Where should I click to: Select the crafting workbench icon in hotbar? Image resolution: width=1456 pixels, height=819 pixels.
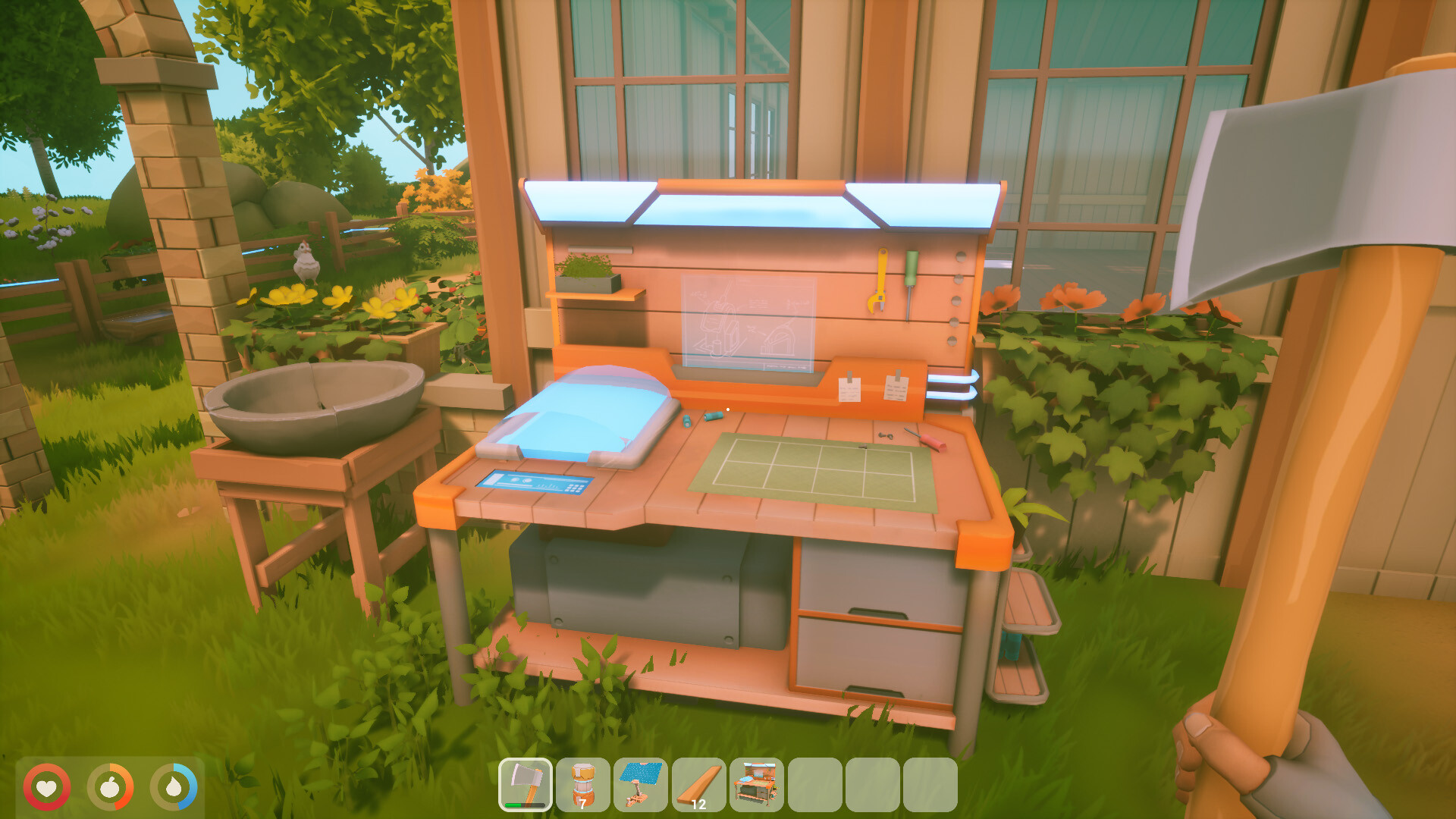click(x=755, y=785)
